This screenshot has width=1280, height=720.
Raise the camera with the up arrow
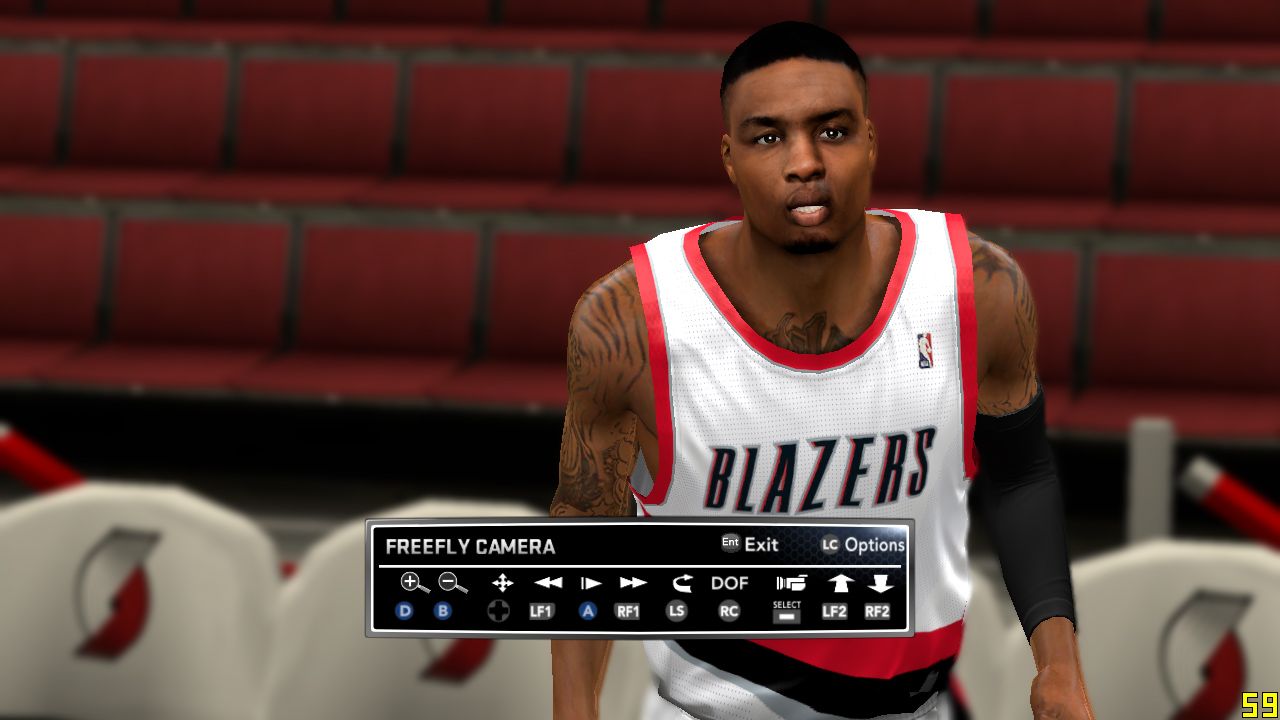tap(838, 583)
